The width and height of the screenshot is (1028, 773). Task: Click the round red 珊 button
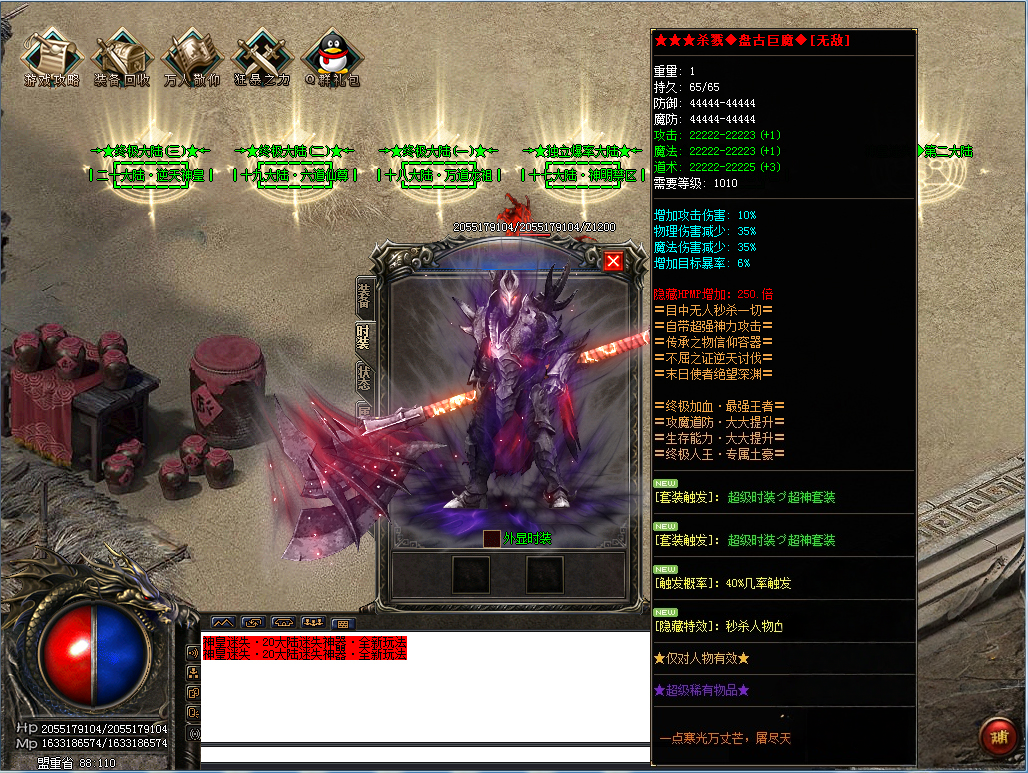coord(997,739)
